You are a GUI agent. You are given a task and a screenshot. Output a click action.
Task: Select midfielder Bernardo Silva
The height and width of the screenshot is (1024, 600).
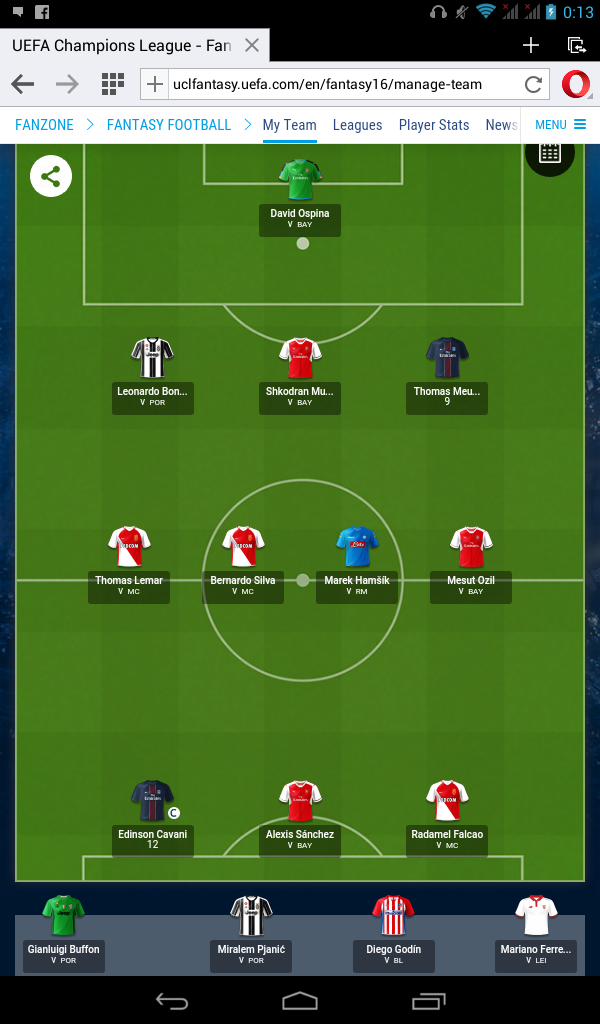click(x=243, y=547)
